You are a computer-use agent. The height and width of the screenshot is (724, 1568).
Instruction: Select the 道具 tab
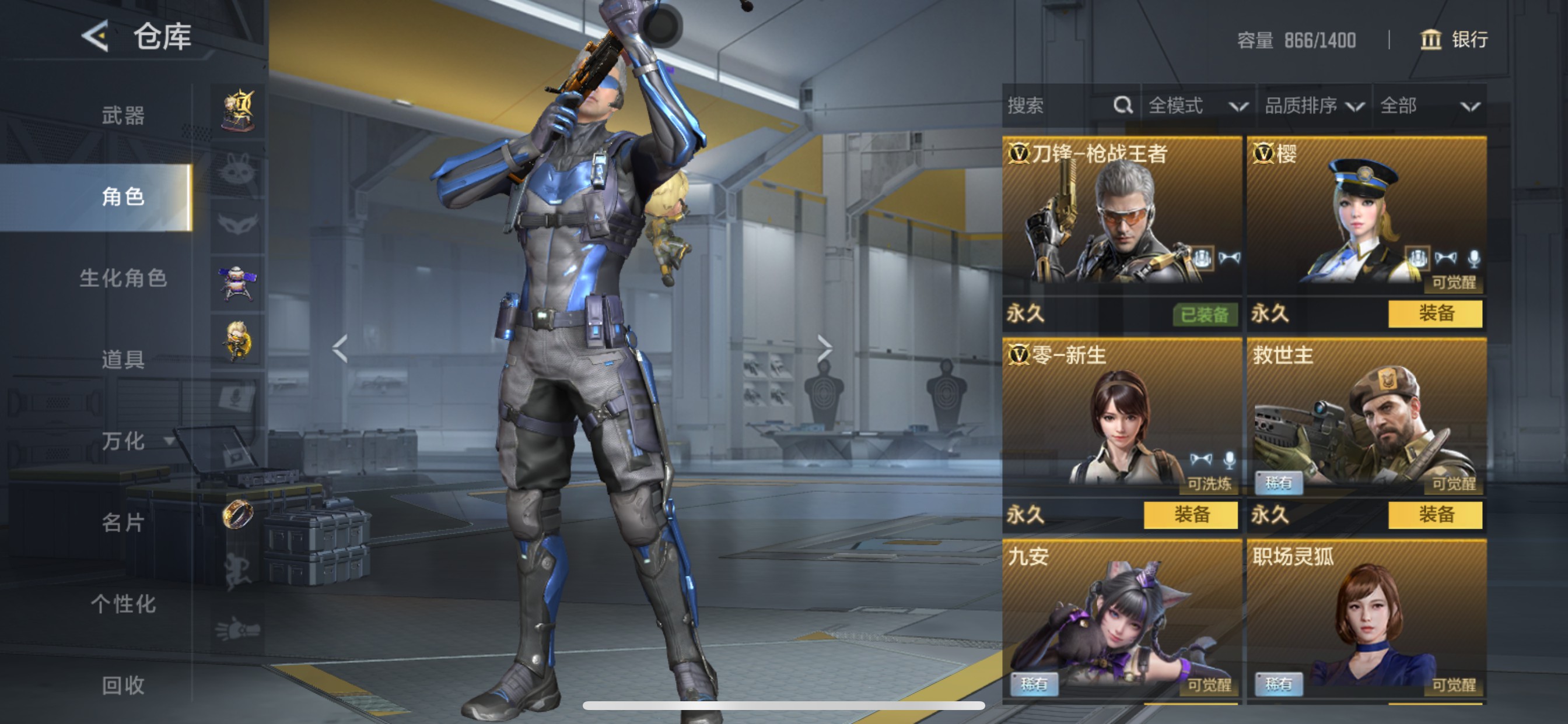tap(123, 360)
